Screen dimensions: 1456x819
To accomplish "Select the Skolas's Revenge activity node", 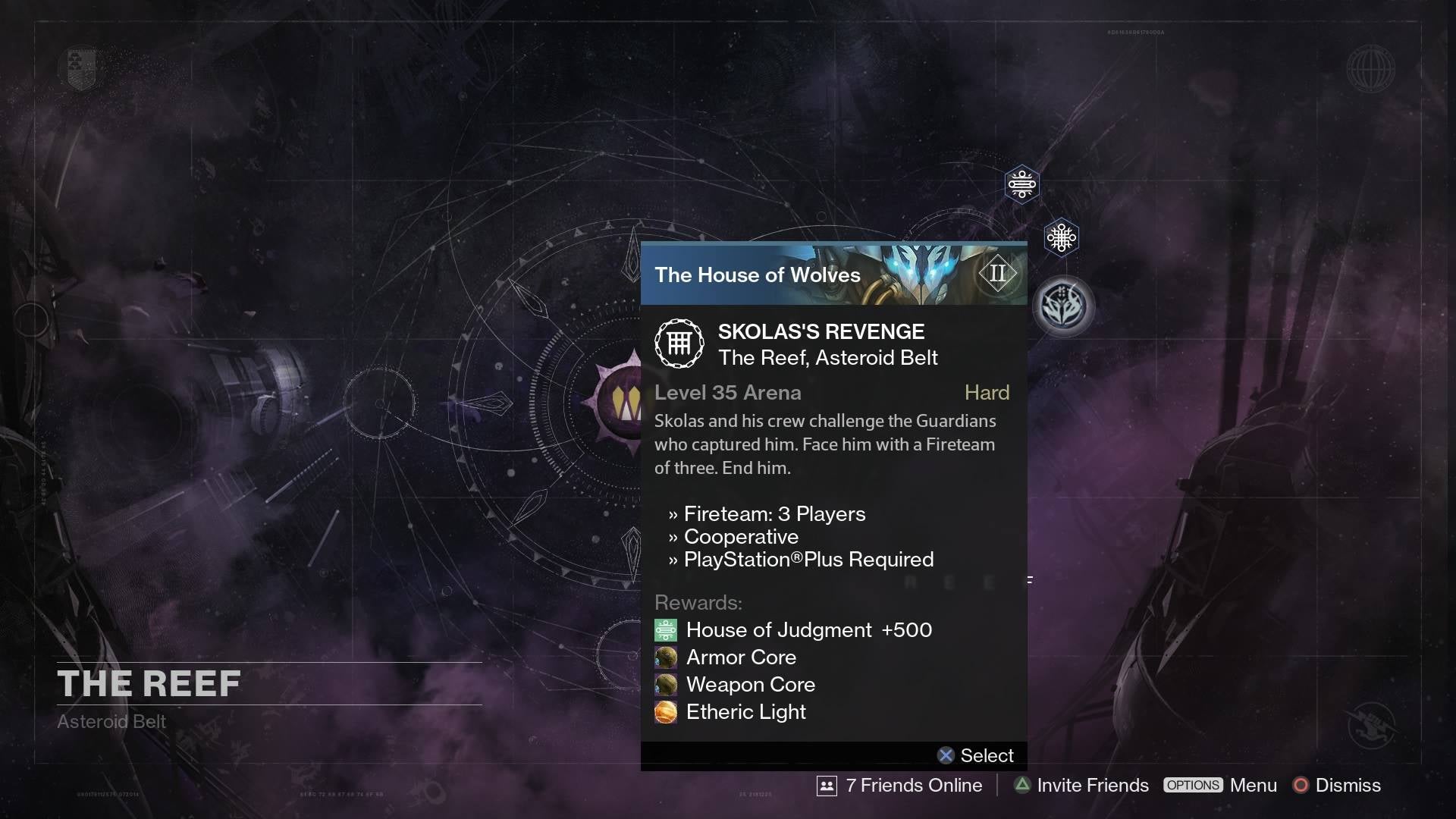I will click(1063, 306).
